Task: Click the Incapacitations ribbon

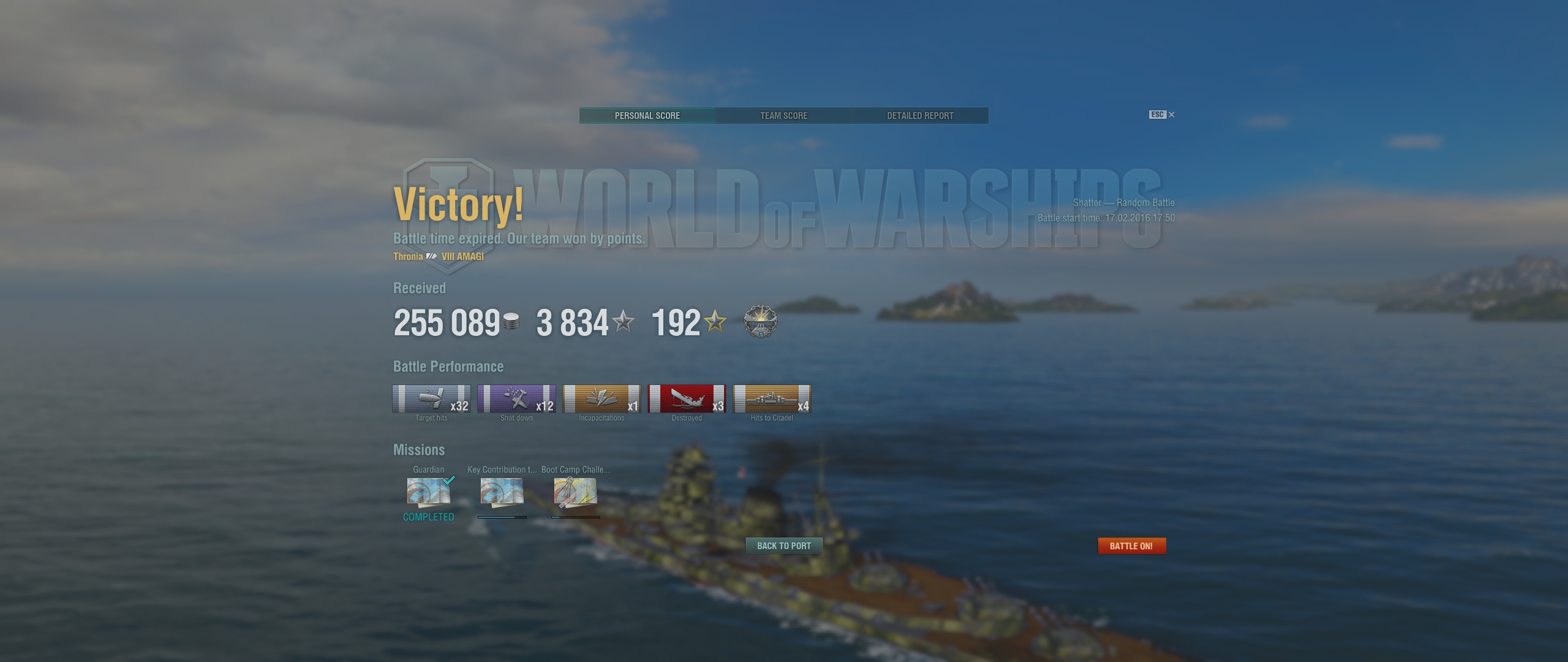Action: tap(601, 399)
